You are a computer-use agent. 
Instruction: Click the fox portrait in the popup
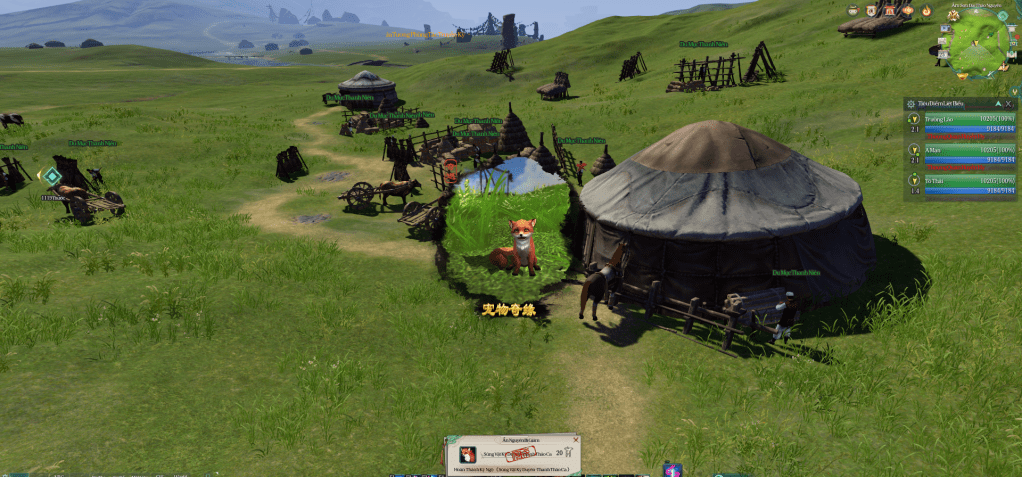tap(467, 453)
